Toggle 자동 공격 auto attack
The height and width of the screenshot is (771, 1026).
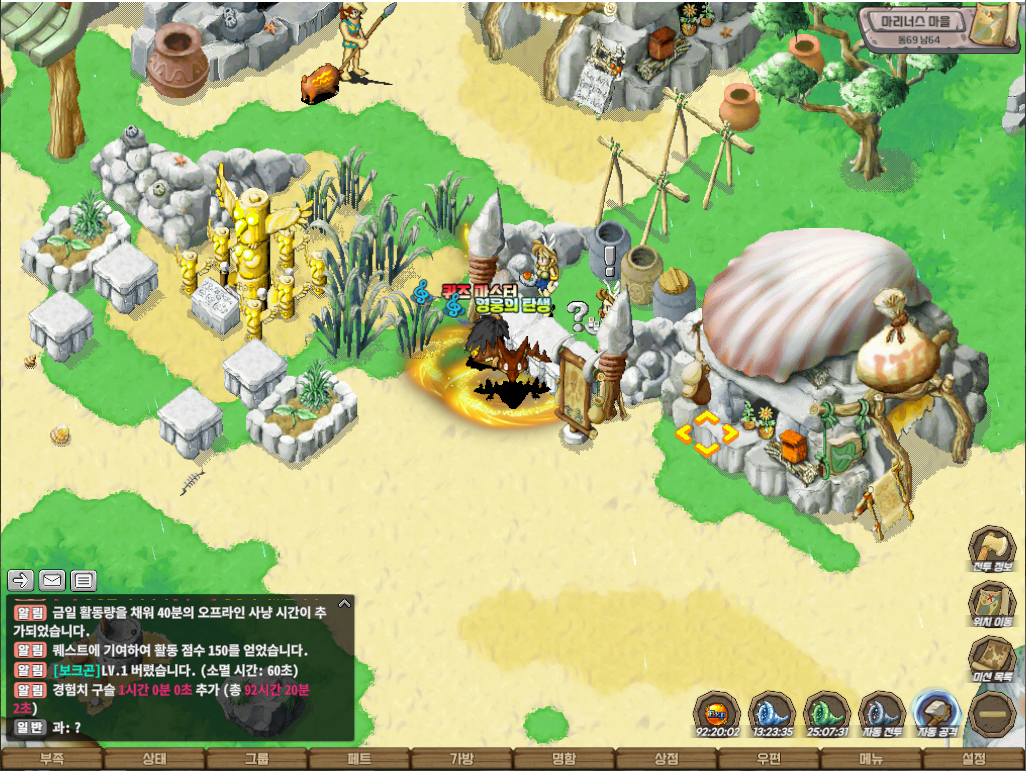coord(936,714)
